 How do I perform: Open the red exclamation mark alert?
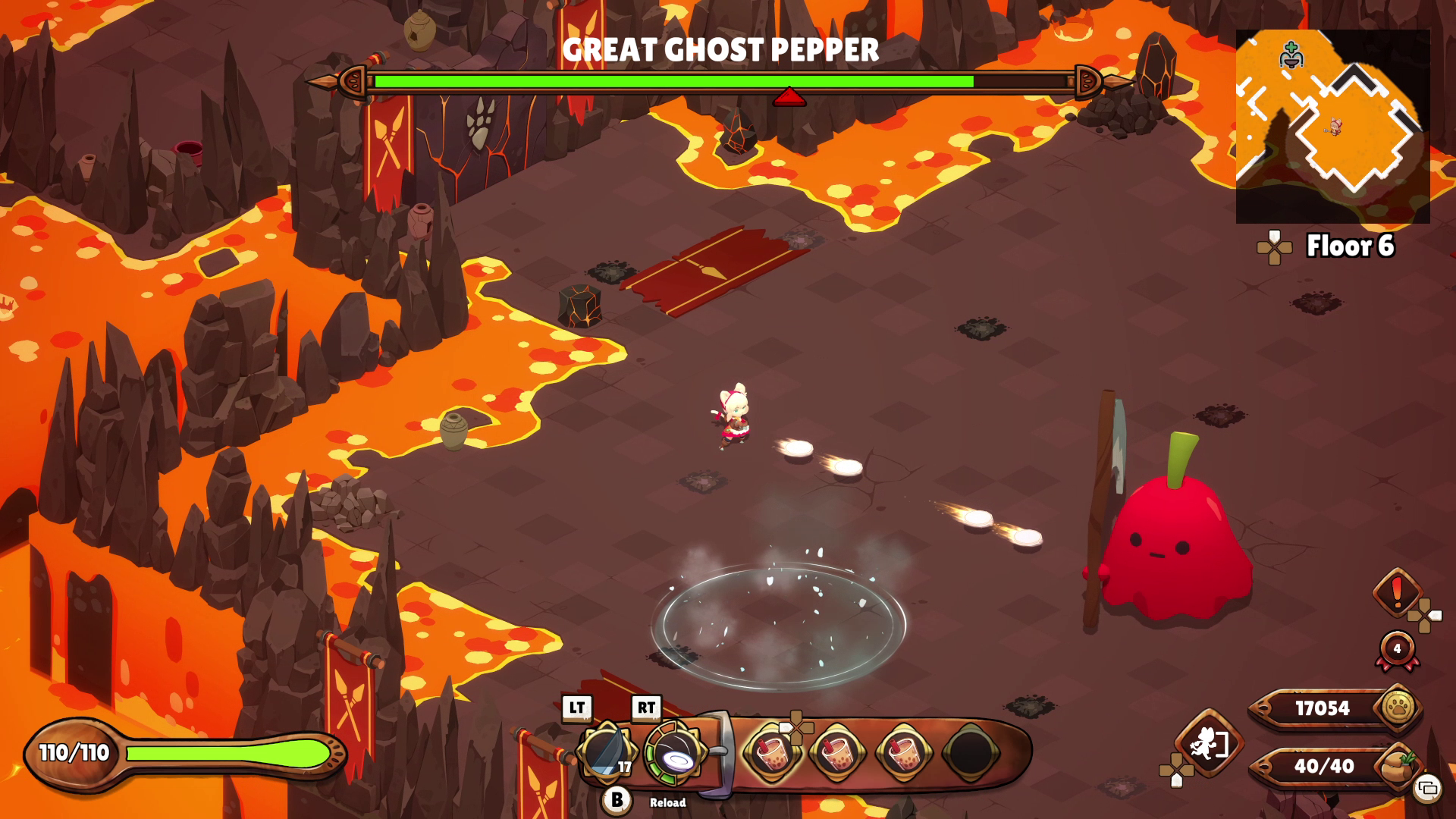pos(1397,593)
